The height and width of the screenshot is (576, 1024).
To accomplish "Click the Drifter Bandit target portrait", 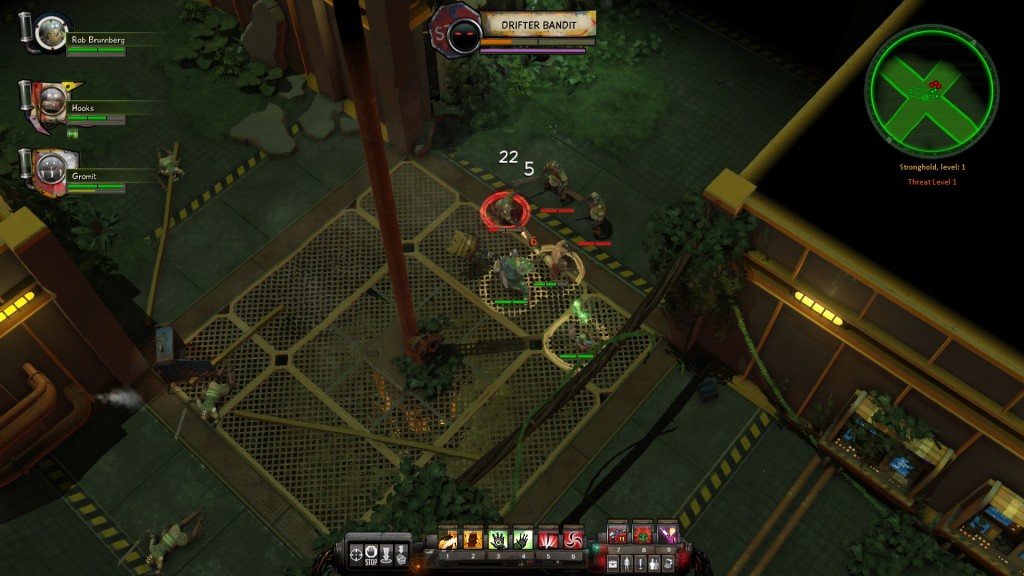I will [x=460, y=35].
